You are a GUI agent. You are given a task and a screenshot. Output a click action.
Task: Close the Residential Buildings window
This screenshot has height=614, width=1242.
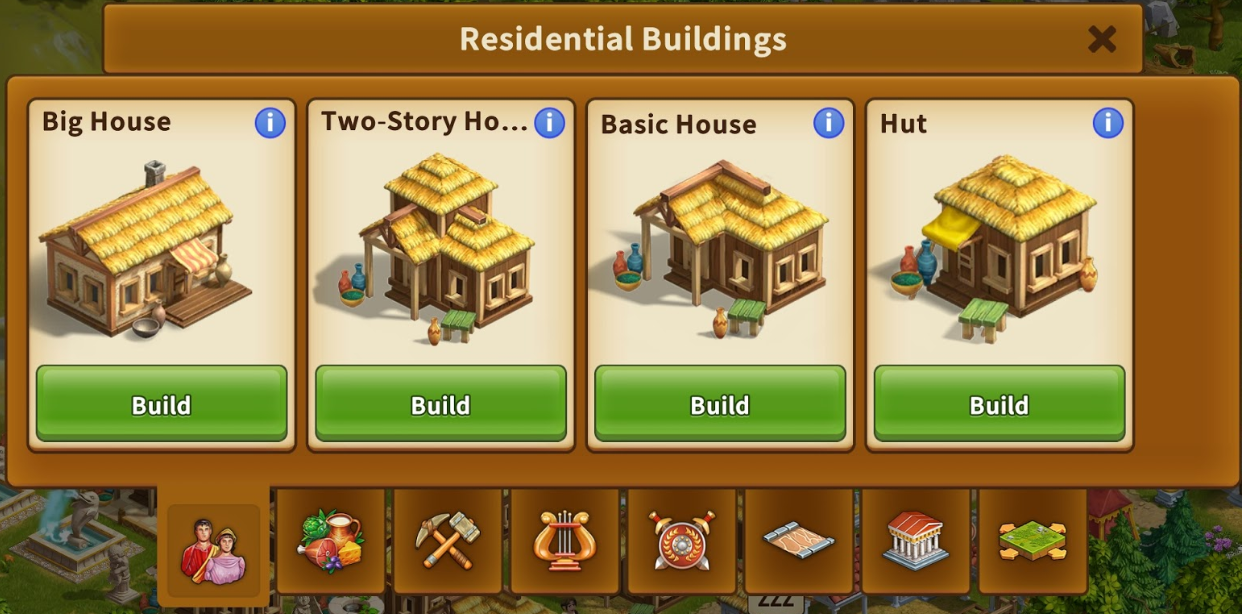pos(1101,39)
